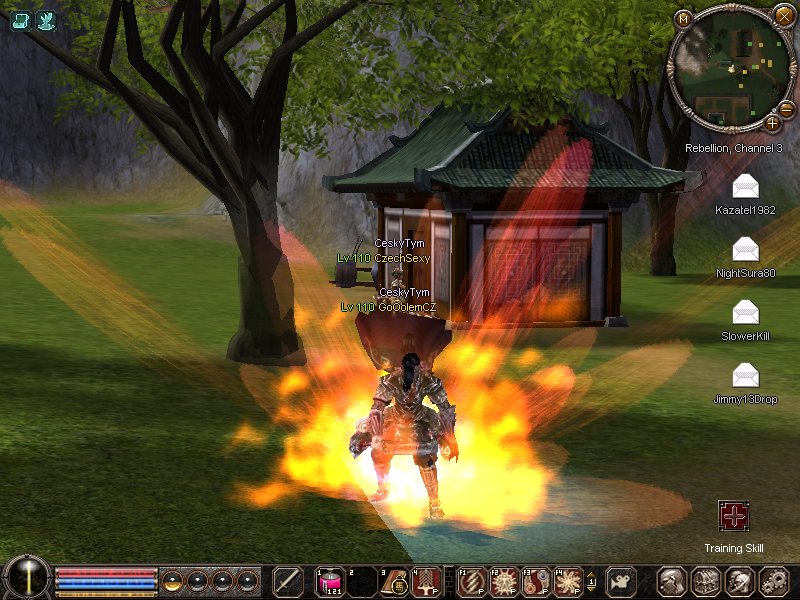
Task: Toggle the camera view button
Action: tap(621, 582)
